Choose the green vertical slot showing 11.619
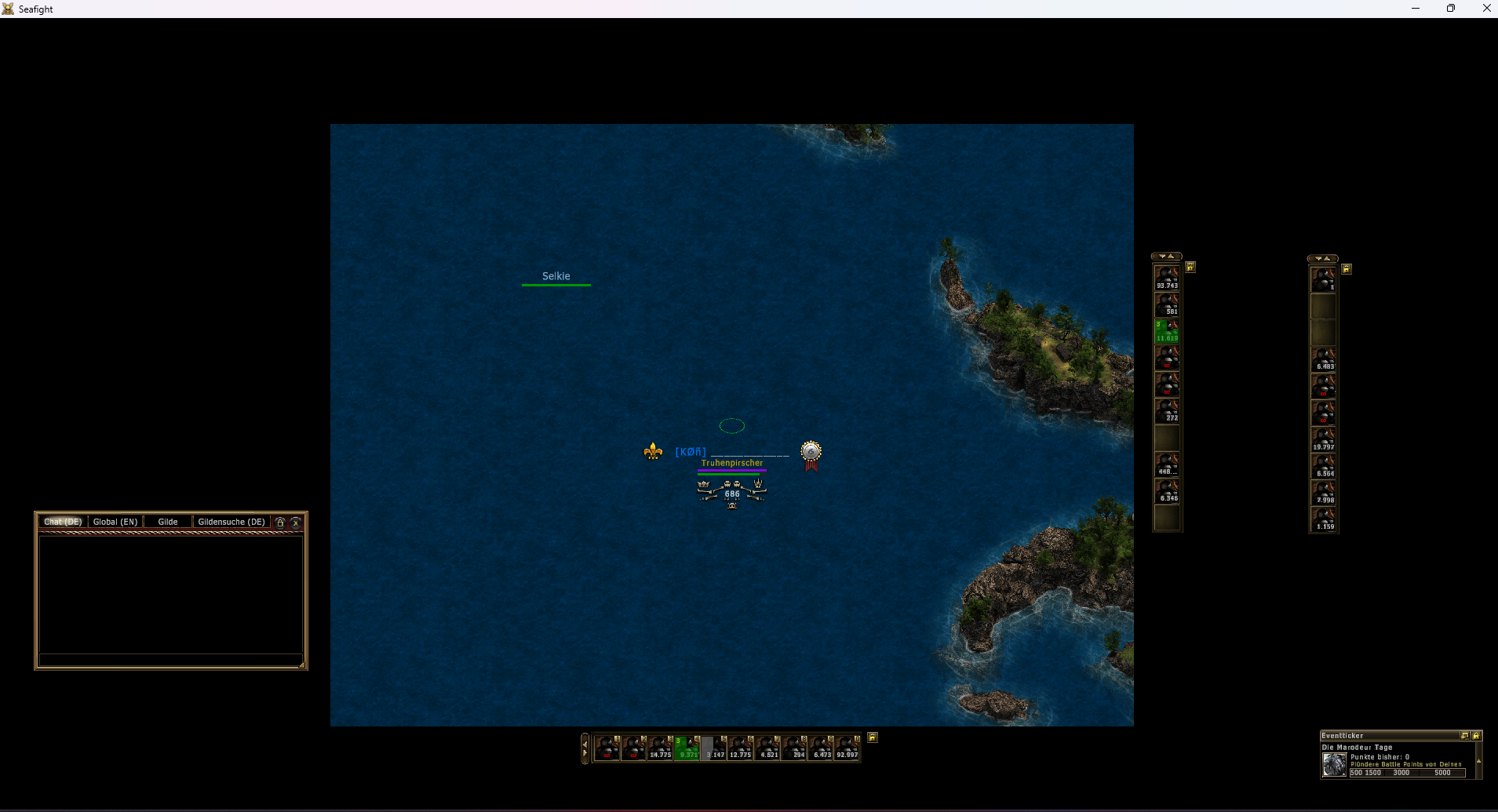This screenshot has width=1498, height=812. pos(1167,332)
